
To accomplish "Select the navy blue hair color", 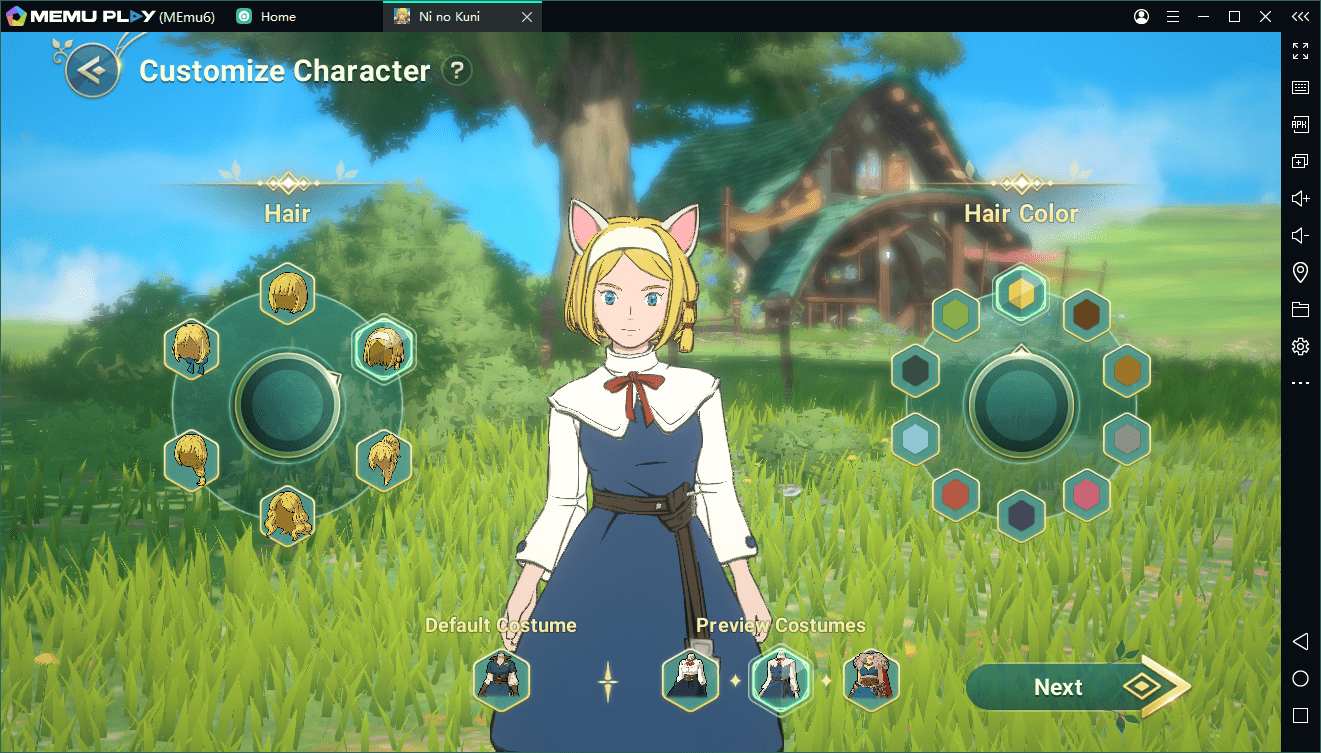I will click(x=1021, y=516).
